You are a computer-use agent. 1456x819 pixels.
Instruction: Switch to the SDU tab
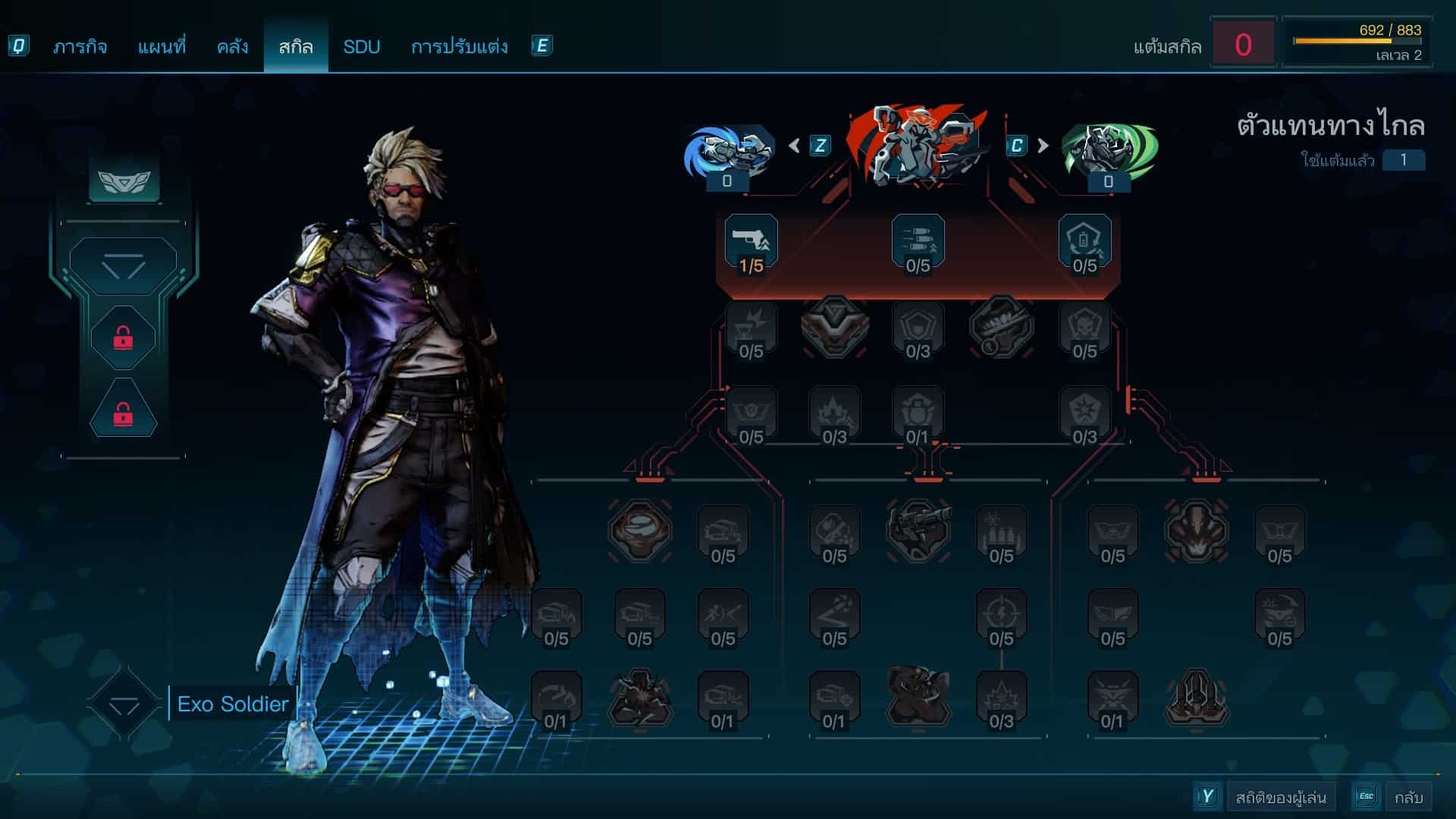pyautogui.click(x=361, y=47)
